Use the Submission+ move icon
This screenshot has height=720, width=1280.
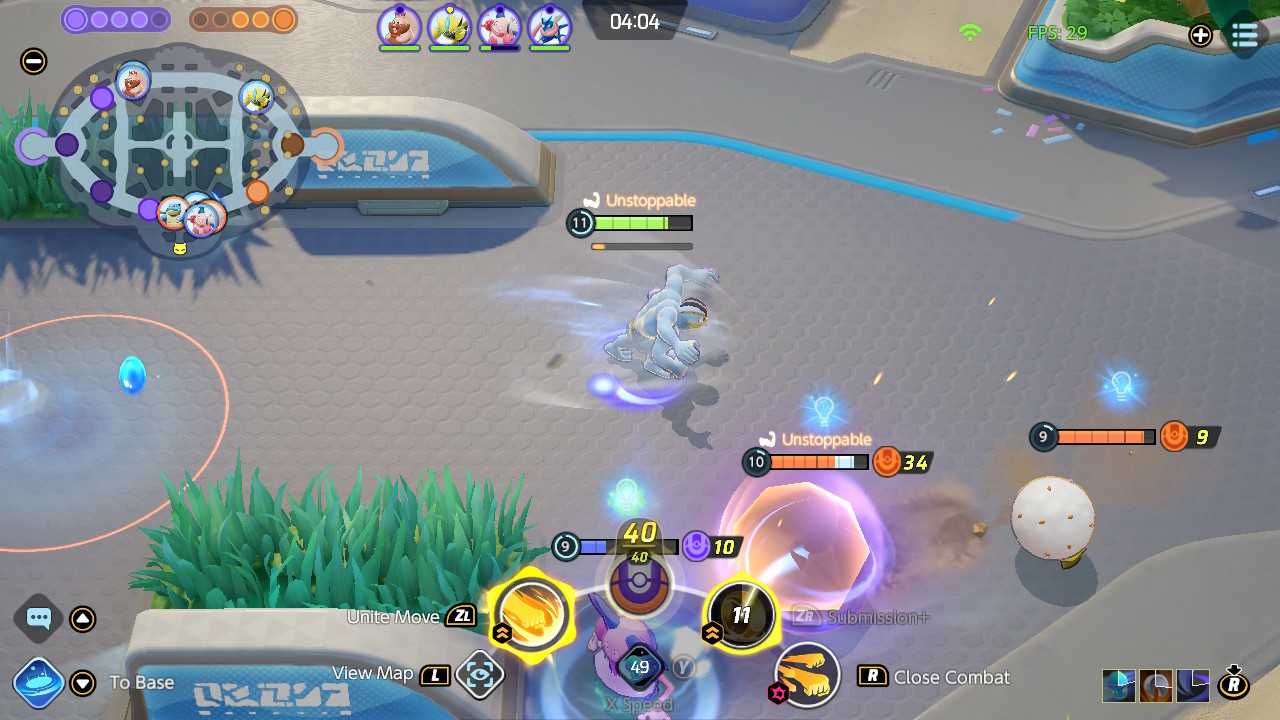coord(741,614)
